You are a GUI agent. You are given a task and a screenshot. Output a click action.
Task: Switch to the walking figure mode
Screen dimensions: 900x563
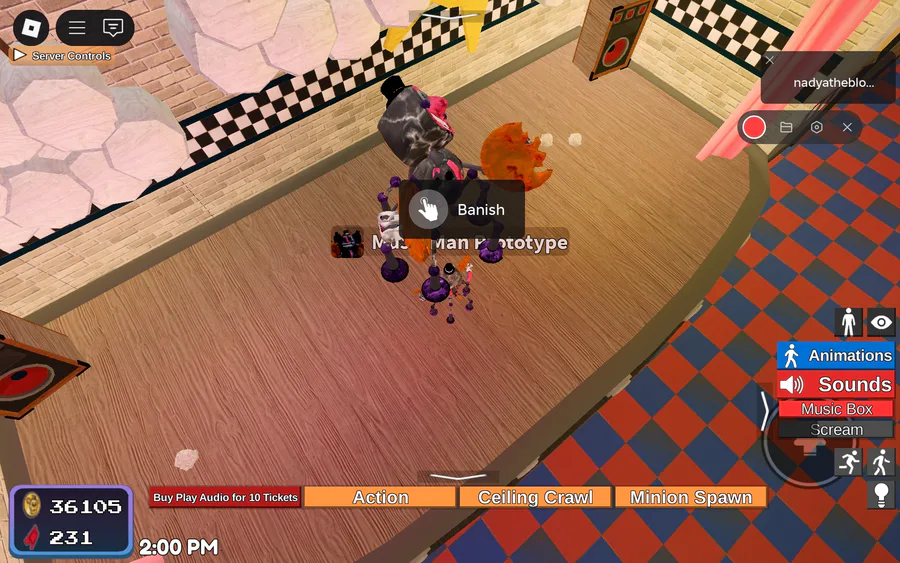(880, 461)
